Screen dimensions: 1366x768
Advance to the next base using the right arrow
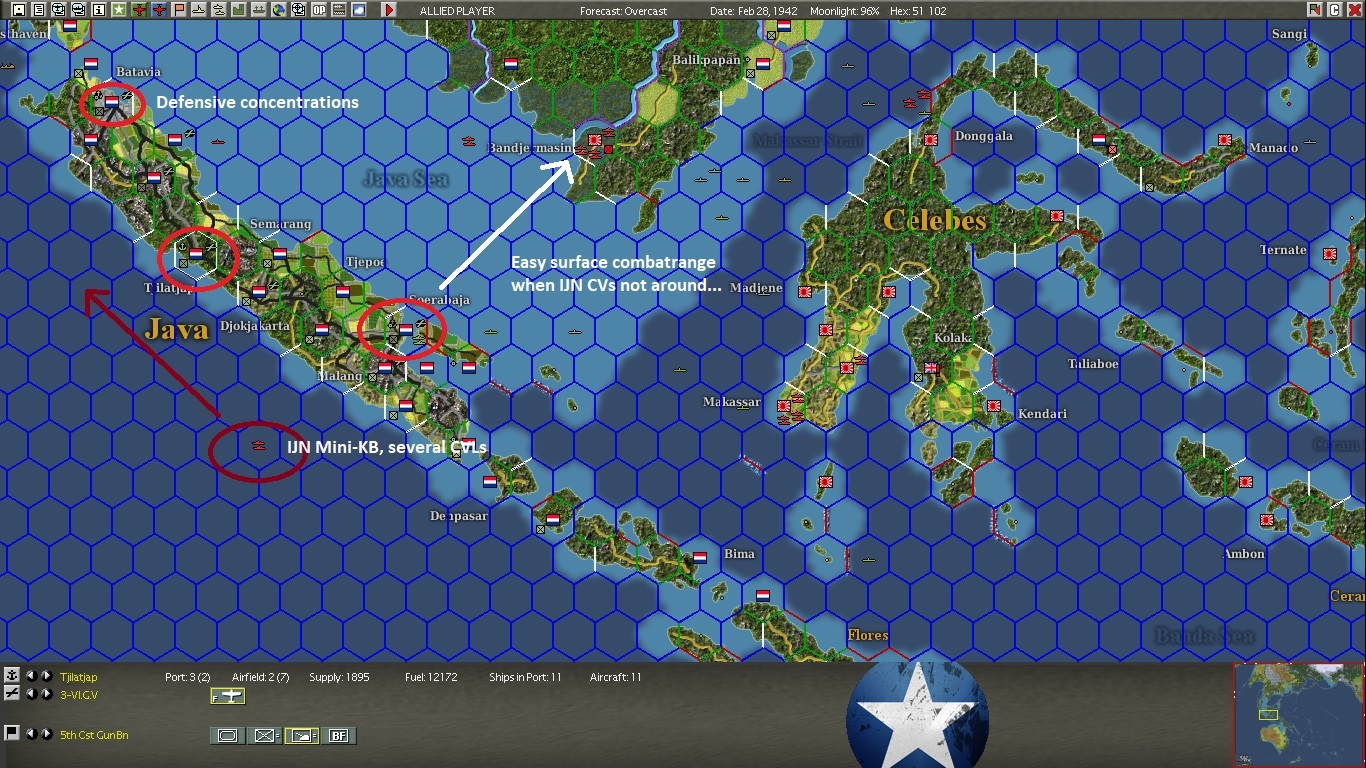[46, 677]
